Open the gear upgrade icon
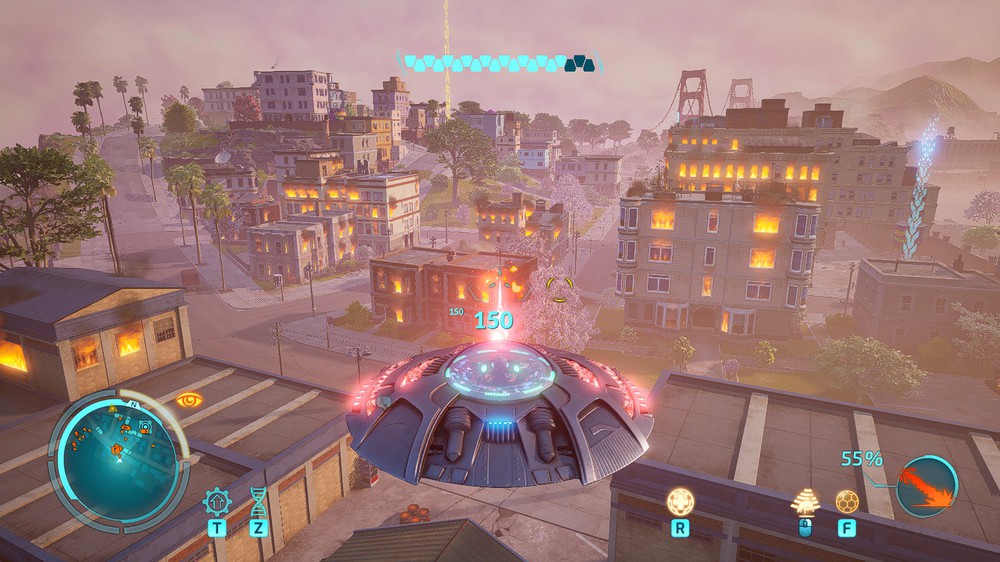Image resolution: width=1000 pixels, height=562 pixels. click(215, 500)
